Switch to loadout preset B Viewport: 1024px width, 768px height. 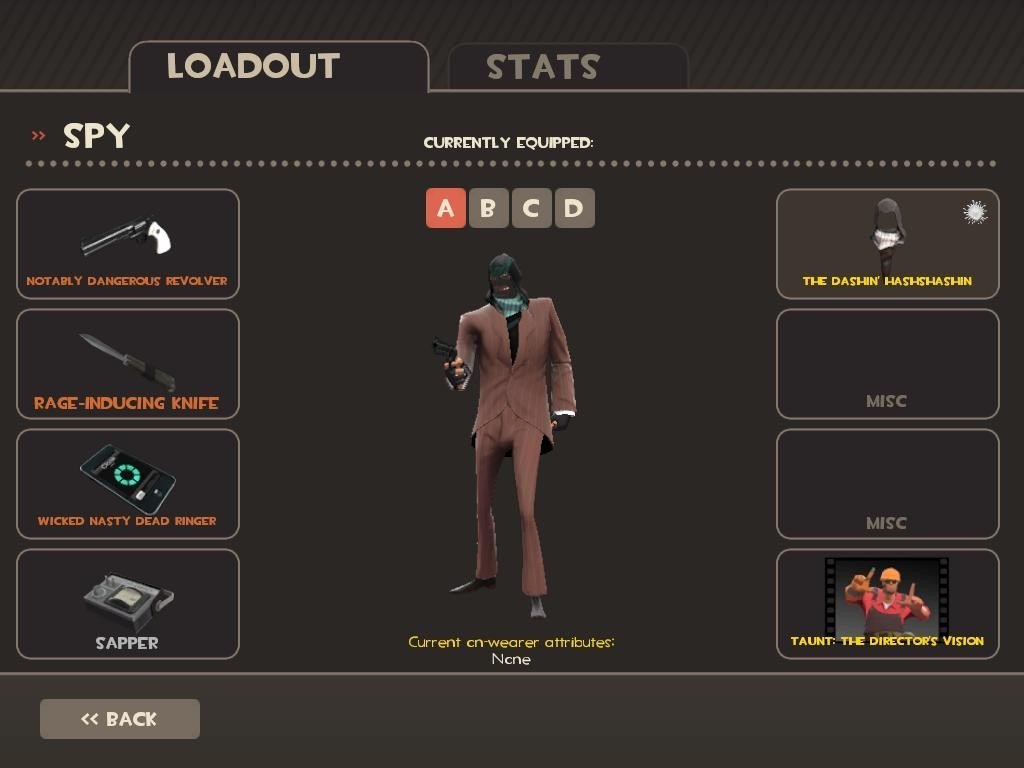[x=489, y=208]
